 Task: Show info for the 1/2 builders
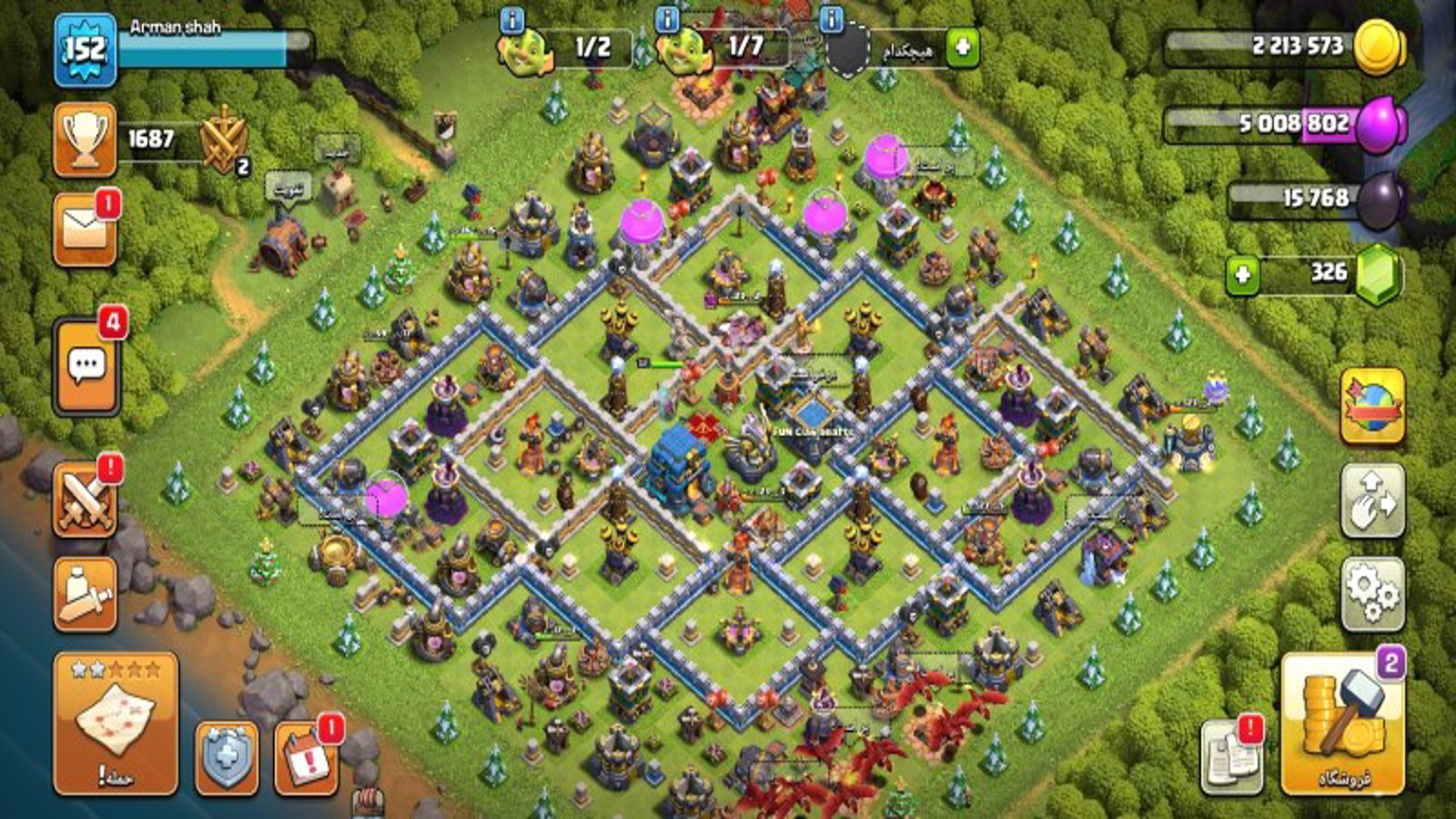click(x=511, y=18)
